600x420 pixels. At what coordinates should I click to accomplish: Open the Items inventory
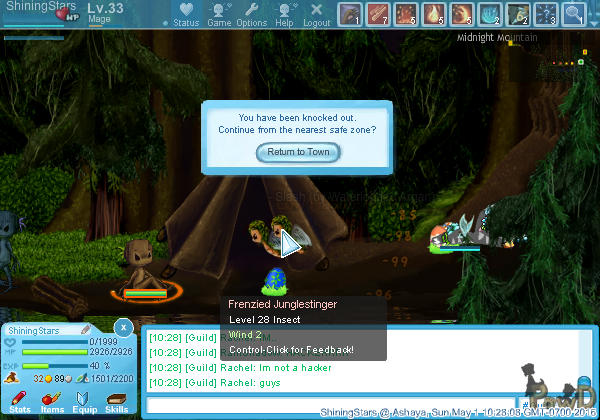pos(52,402)
